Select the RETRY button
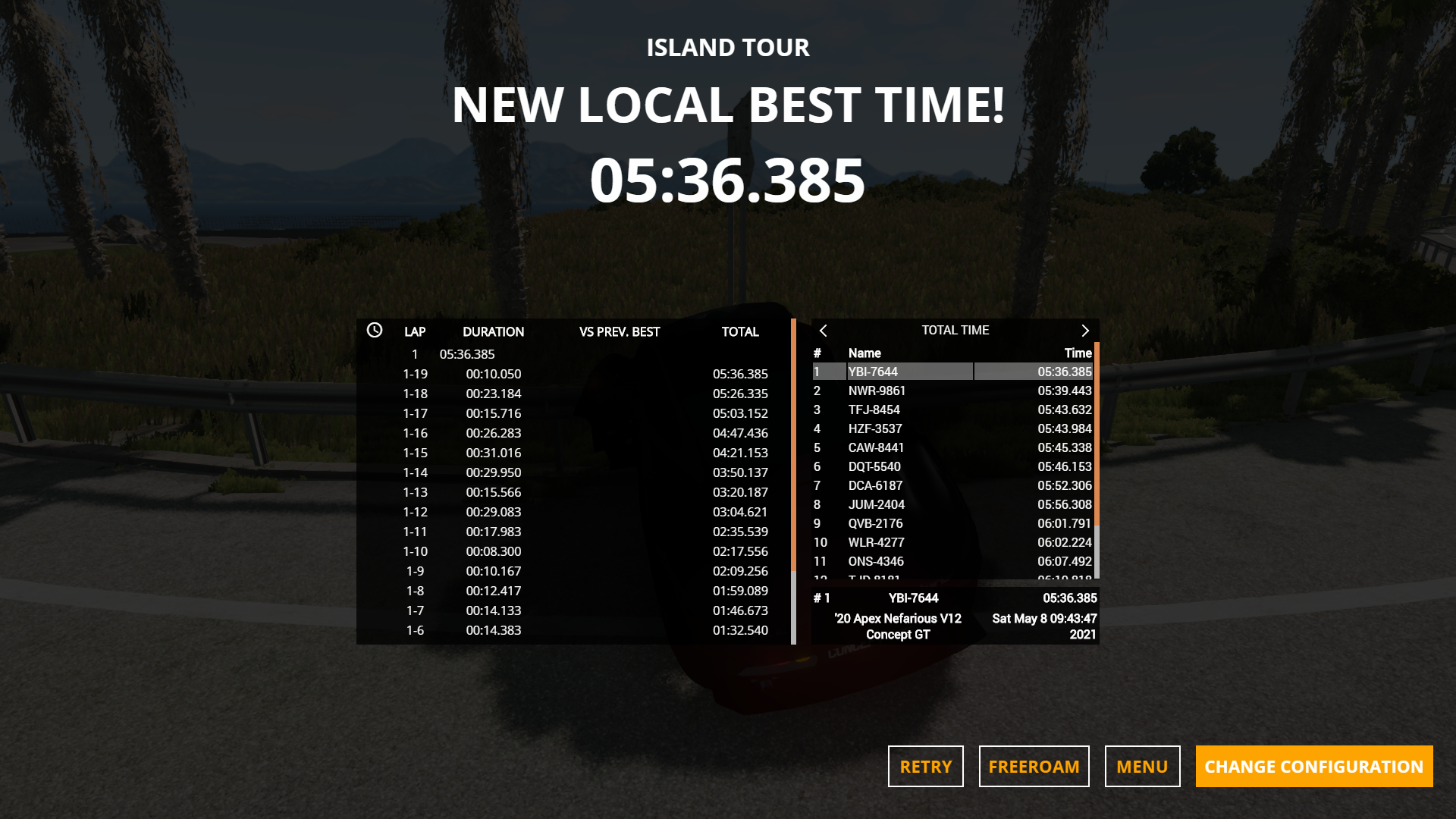The width and height of the screenshot is (1456, 819). pyautogui.click(x=924, y=766)
